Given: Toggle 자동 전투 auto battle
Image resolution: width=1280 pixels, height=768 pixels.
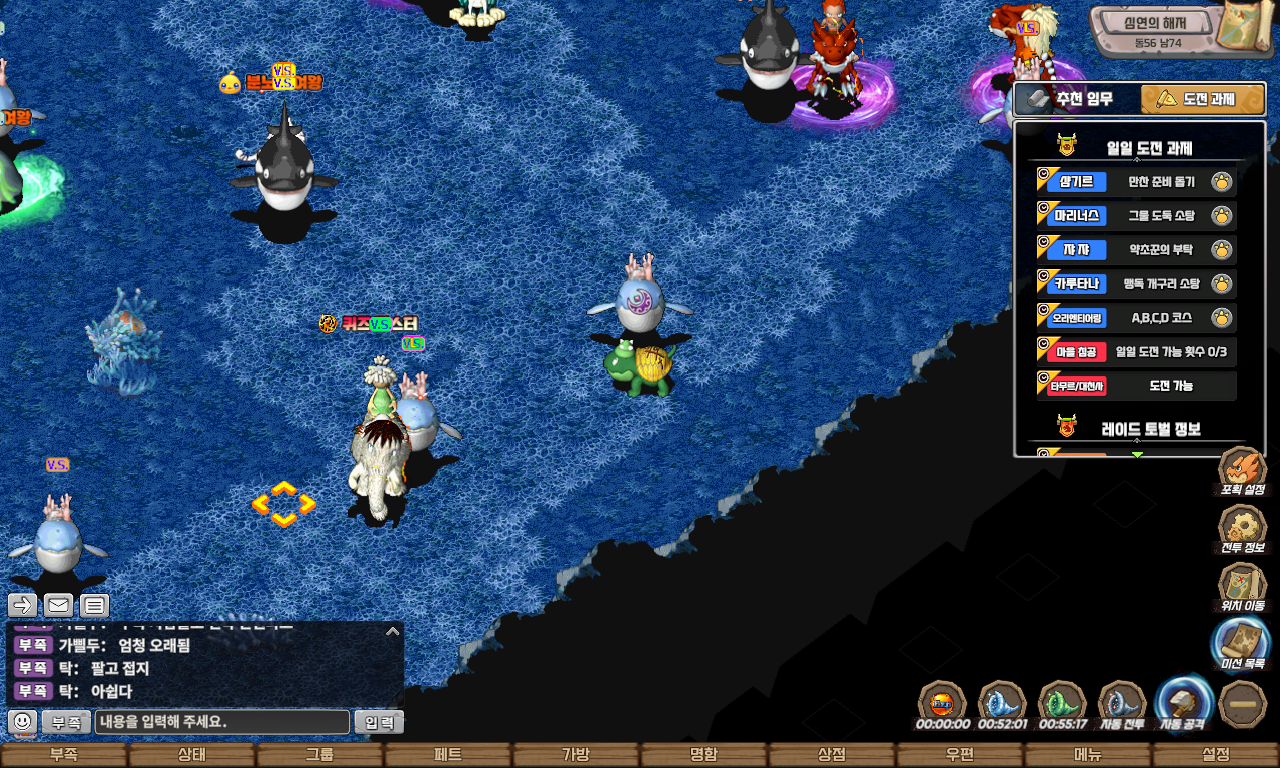Looking at the screenshot, I should pyautogui.click(x=1122, y=705).
